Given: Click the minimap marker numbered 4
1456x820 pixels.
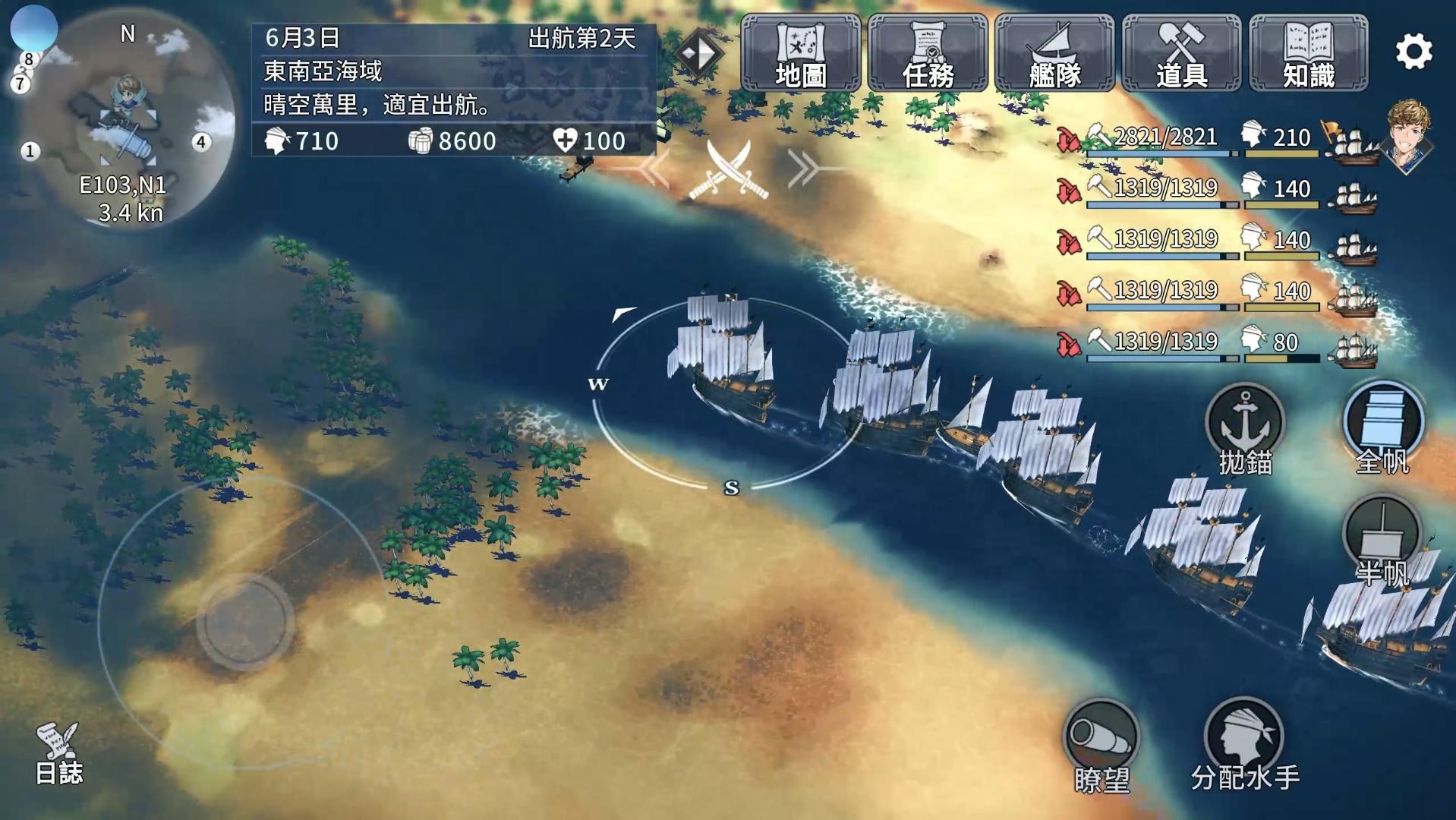Looking at the screenshot, I should (x=201, y=142).
